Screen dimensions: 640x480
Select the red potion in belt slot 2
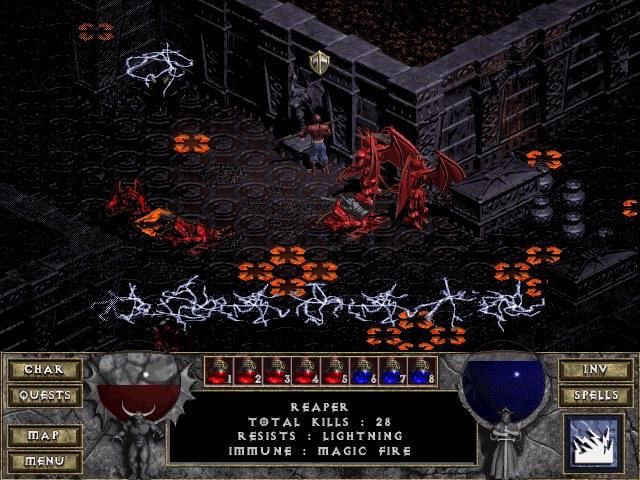248,371
